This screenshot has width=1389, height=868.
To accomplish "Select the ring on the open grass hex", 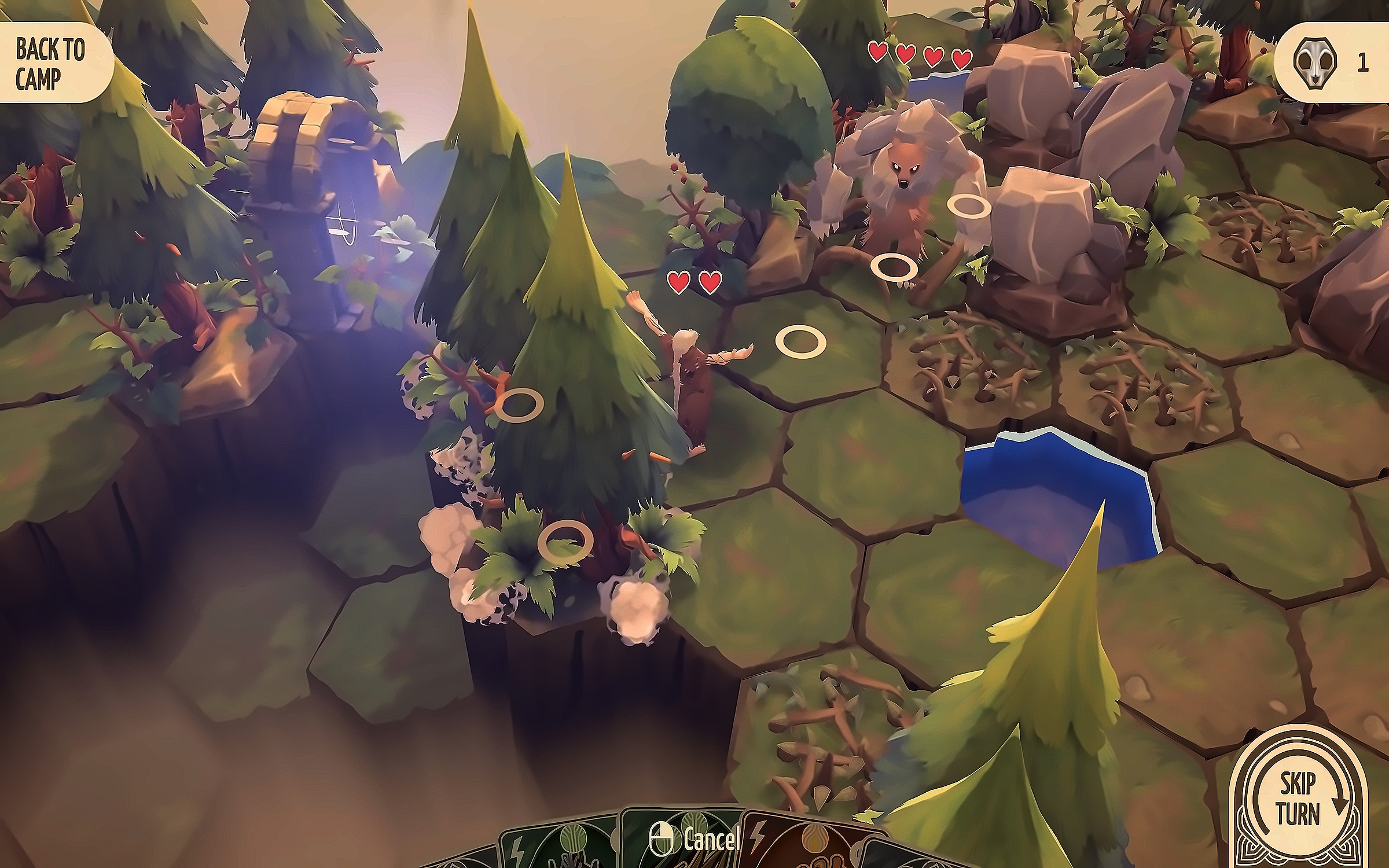I will coord(801,342).
